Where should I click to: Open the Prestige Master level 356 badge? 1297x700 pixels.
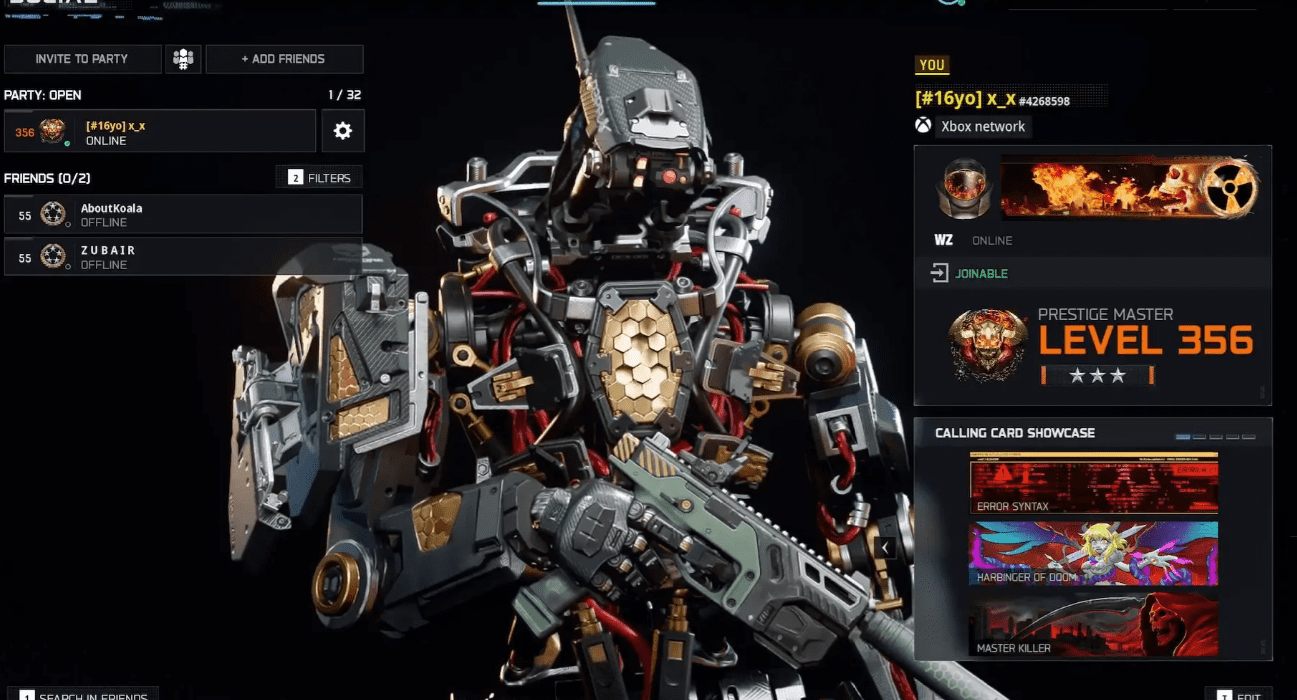coord(989,343)
